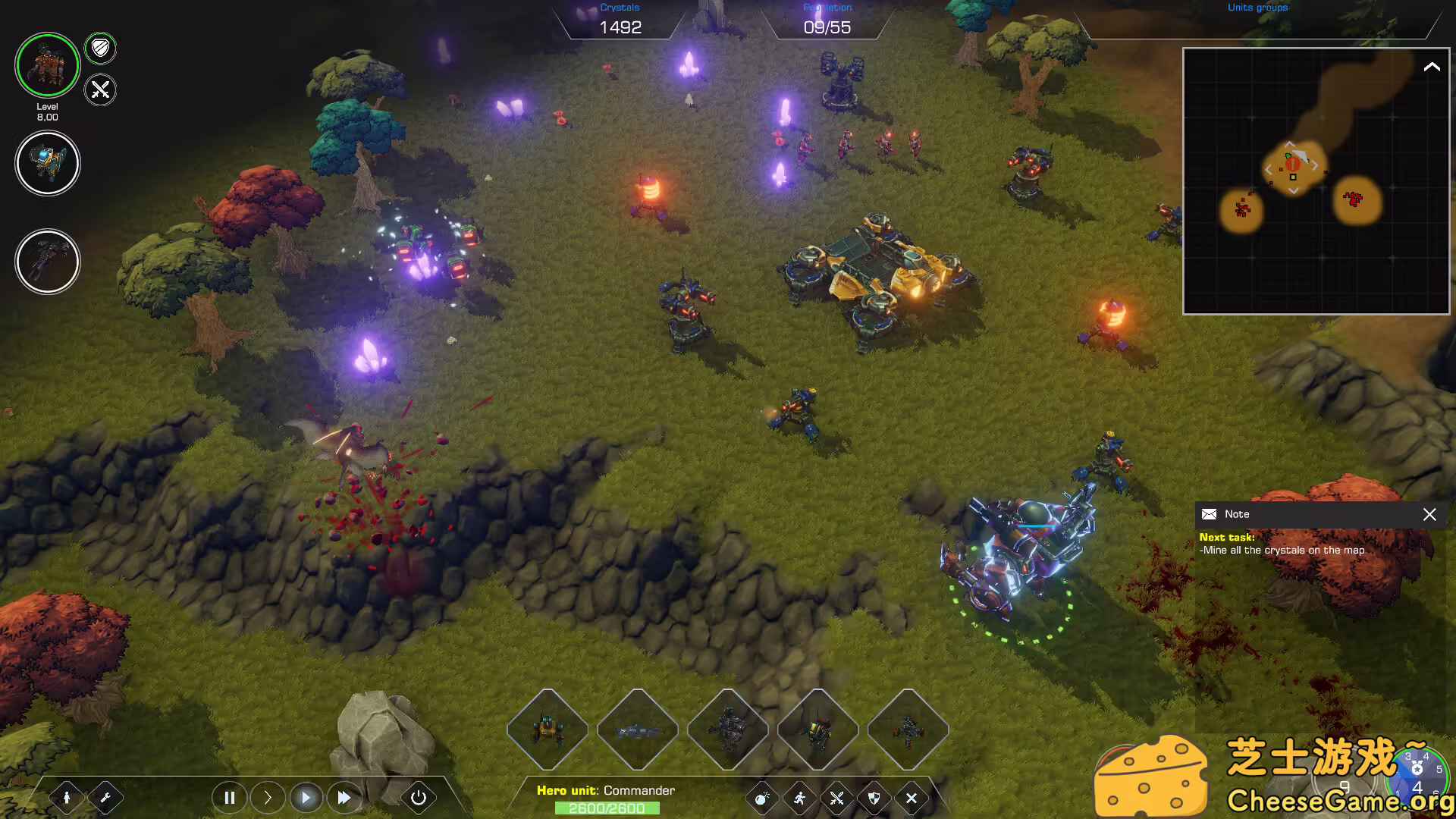This screenshot has height=819, width=1456.
Task: Select the ship unit thumbnail in second slot
Action: tap(639, 730)
